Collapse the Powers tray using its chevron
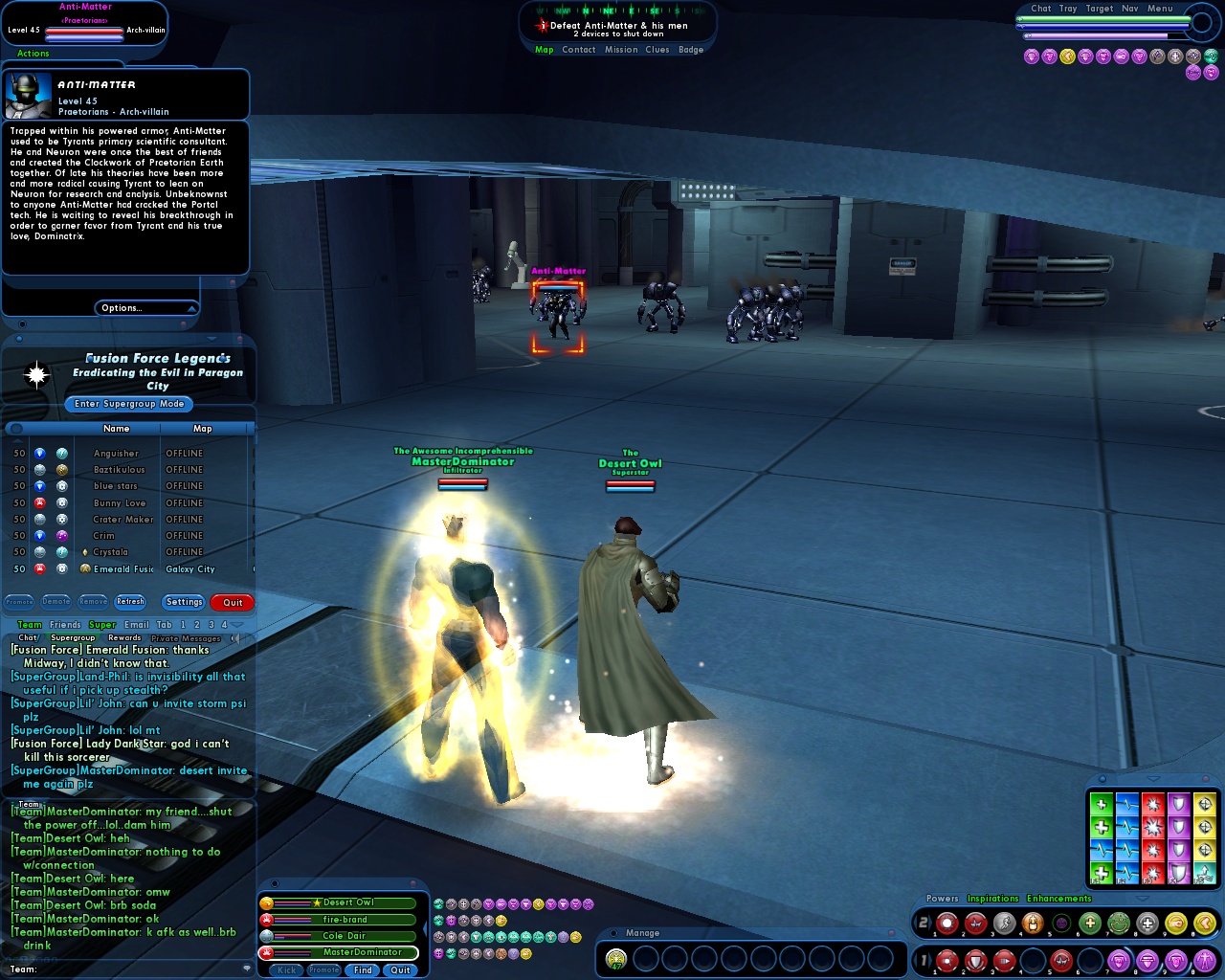 click(x=1143, y=899)
